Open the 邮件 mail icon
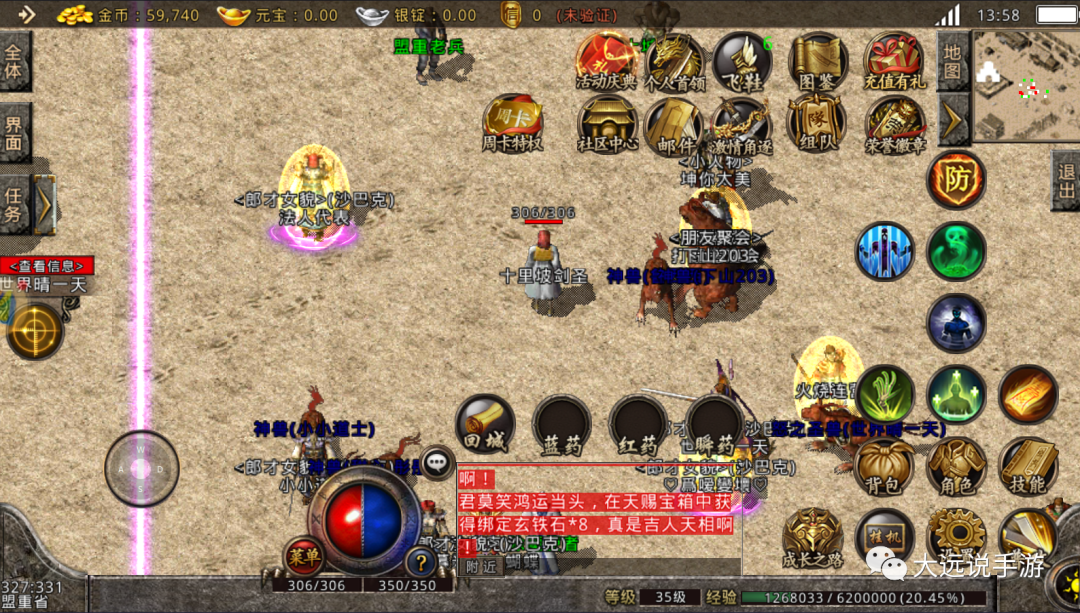The width and height of the screenshot is (1080, 613). click(x=674, y=124)
